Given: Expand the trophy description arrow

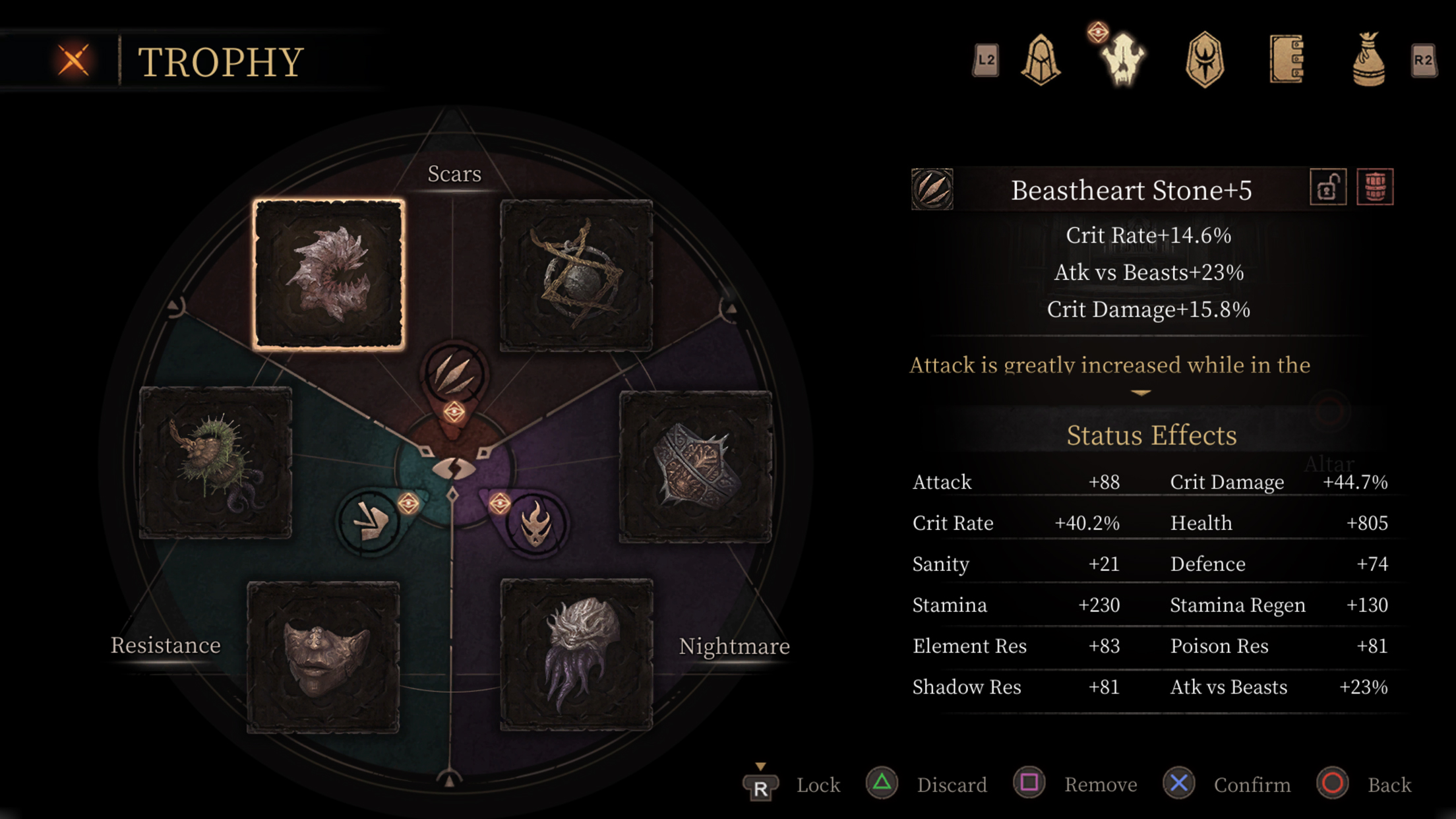Looking at the screenshot, I should [x=1141, y=393].
